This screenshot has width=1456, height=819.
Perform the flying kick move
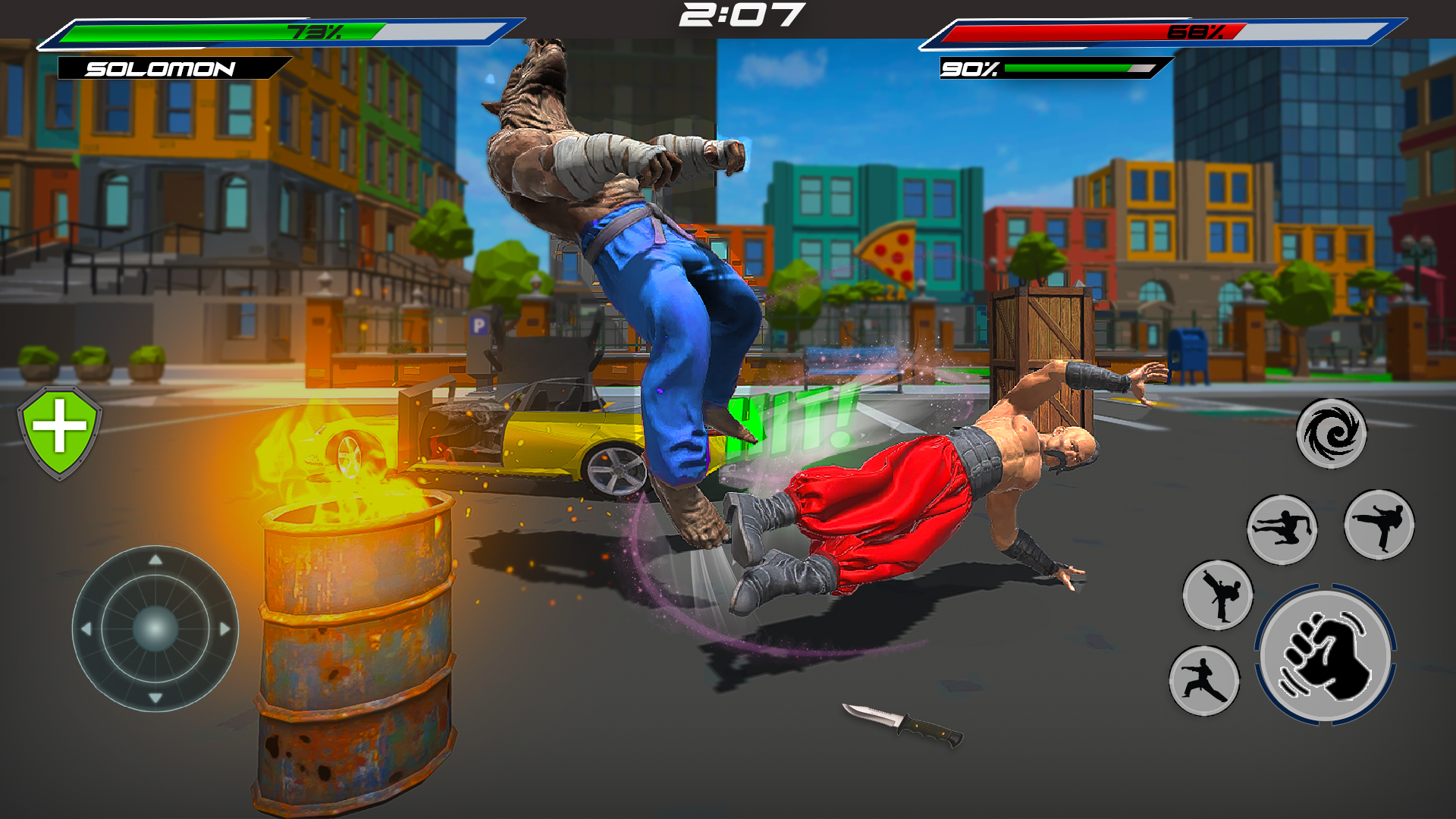[x=1282, y=529]
